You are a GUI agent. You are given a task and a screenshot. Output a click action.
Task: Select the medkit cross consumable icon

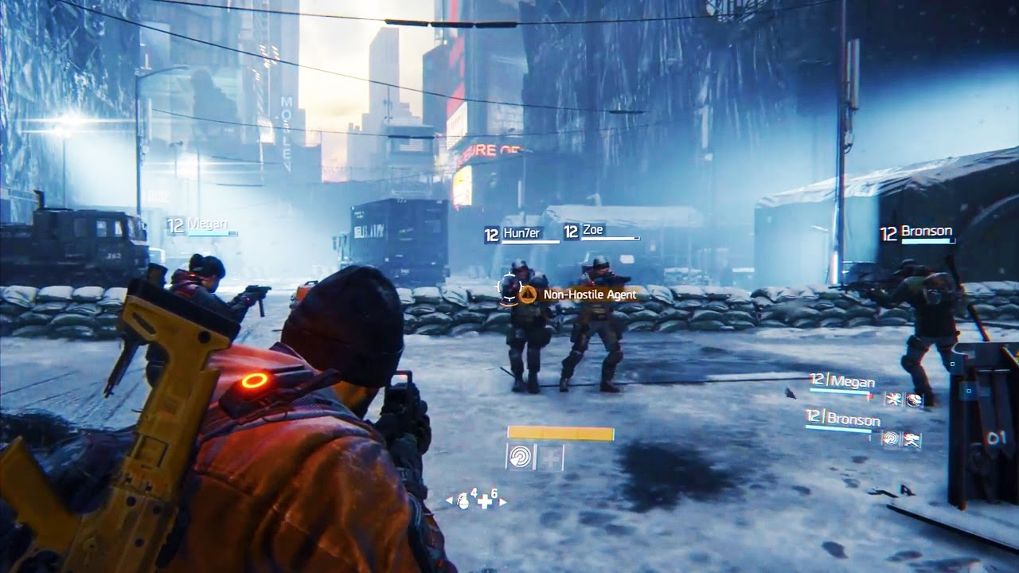coord(485,500)
